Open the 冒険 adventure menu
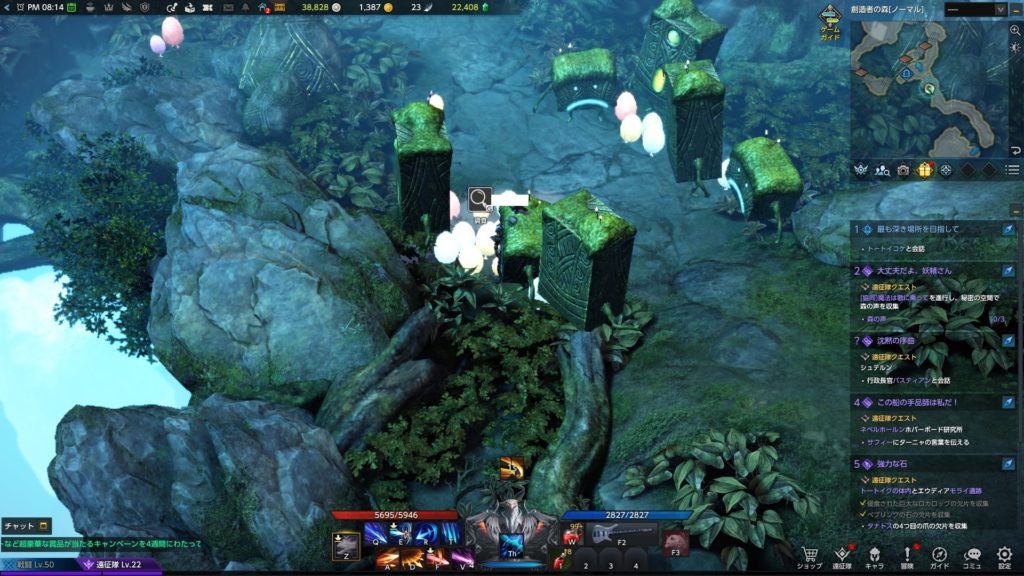1024x576 pixels. 907,555
